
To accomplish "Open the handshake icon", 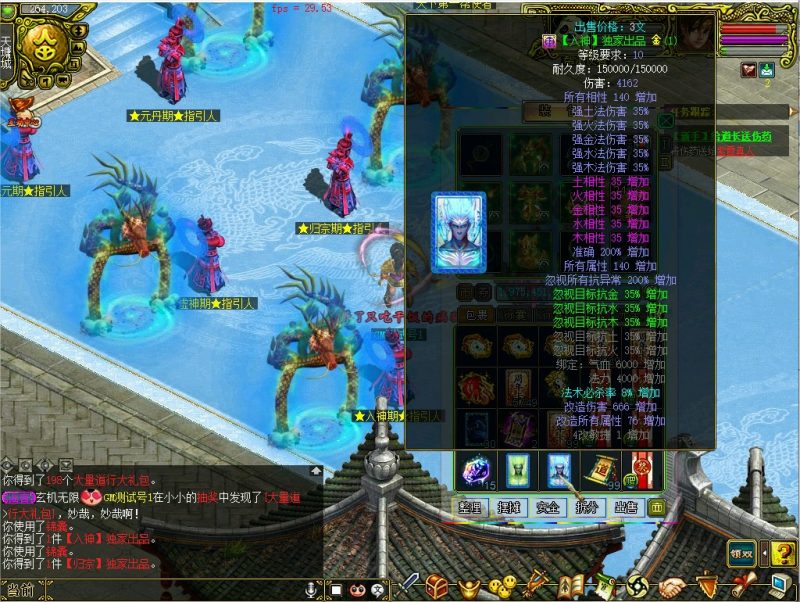I will point(671,586).
